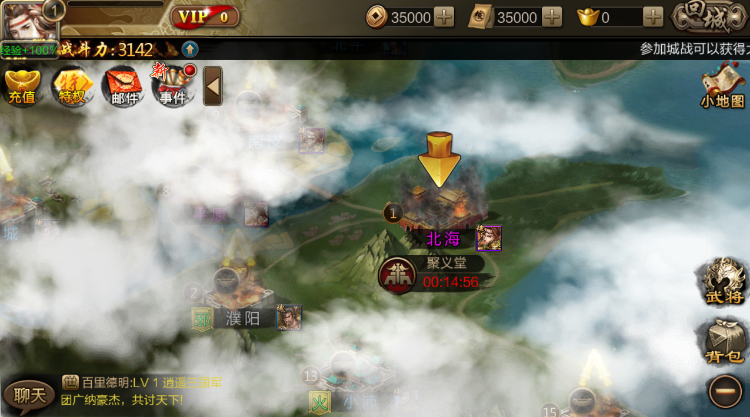Select the 濮阳 city label

tap(245, 318)
